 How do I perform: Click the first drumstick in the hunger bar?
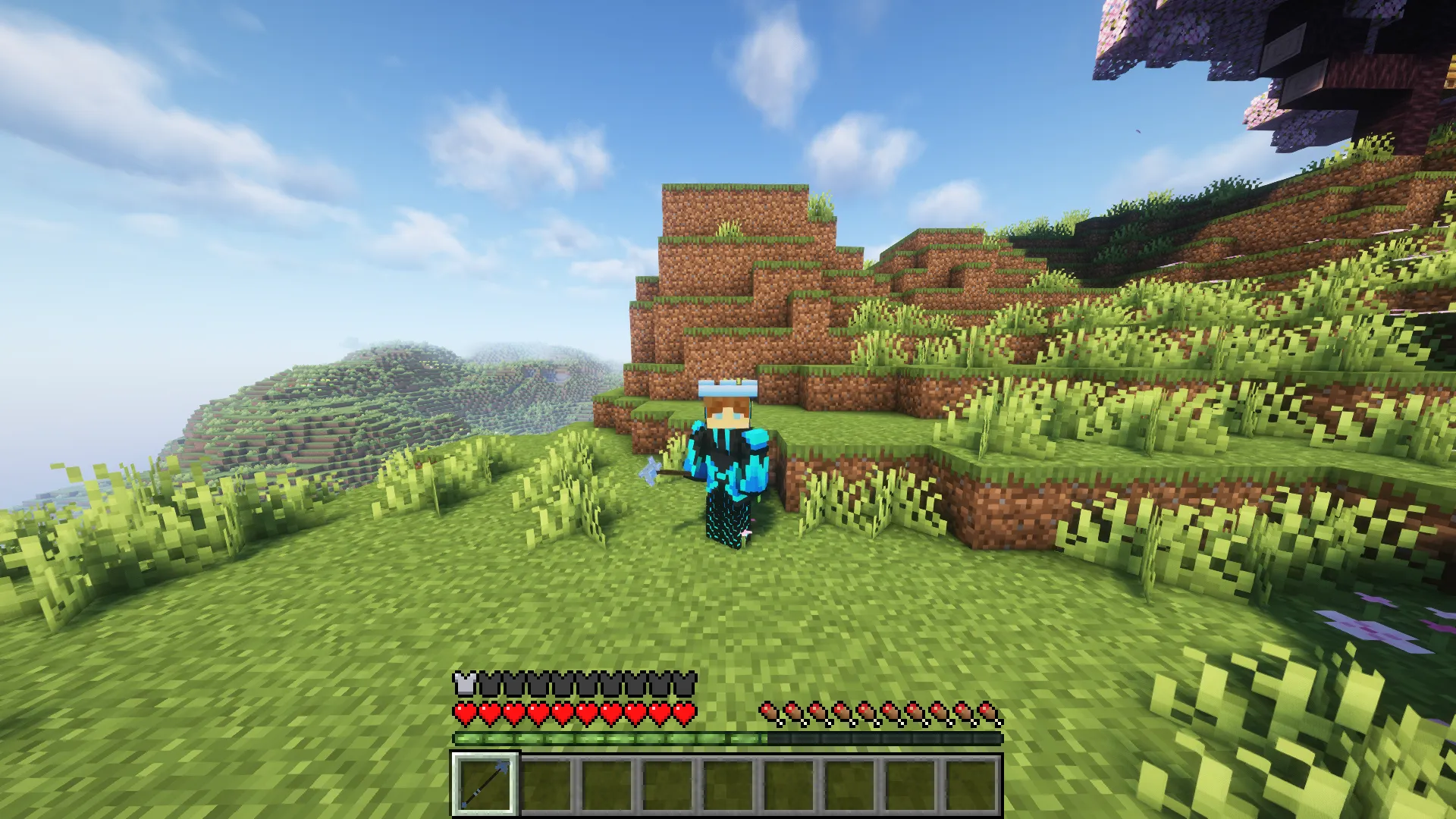[769, 711]
